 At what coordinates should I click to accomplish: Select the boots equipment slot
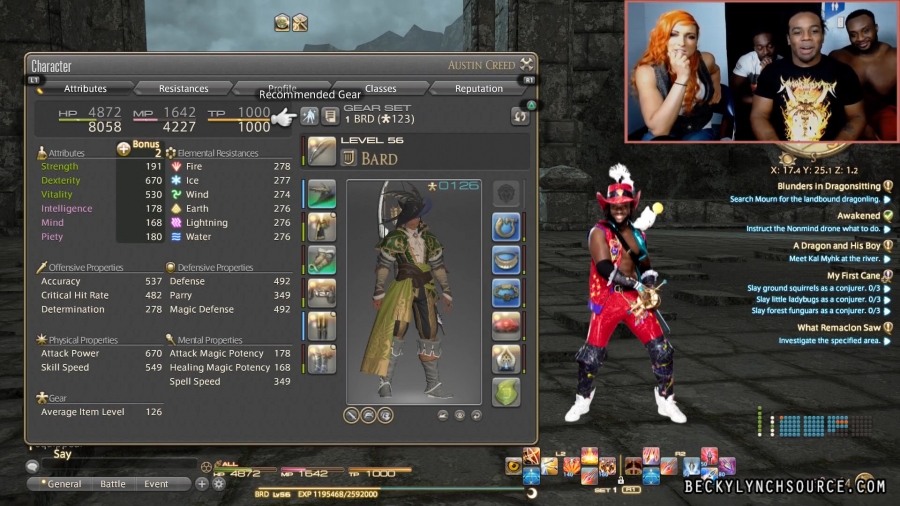point(322,359)
